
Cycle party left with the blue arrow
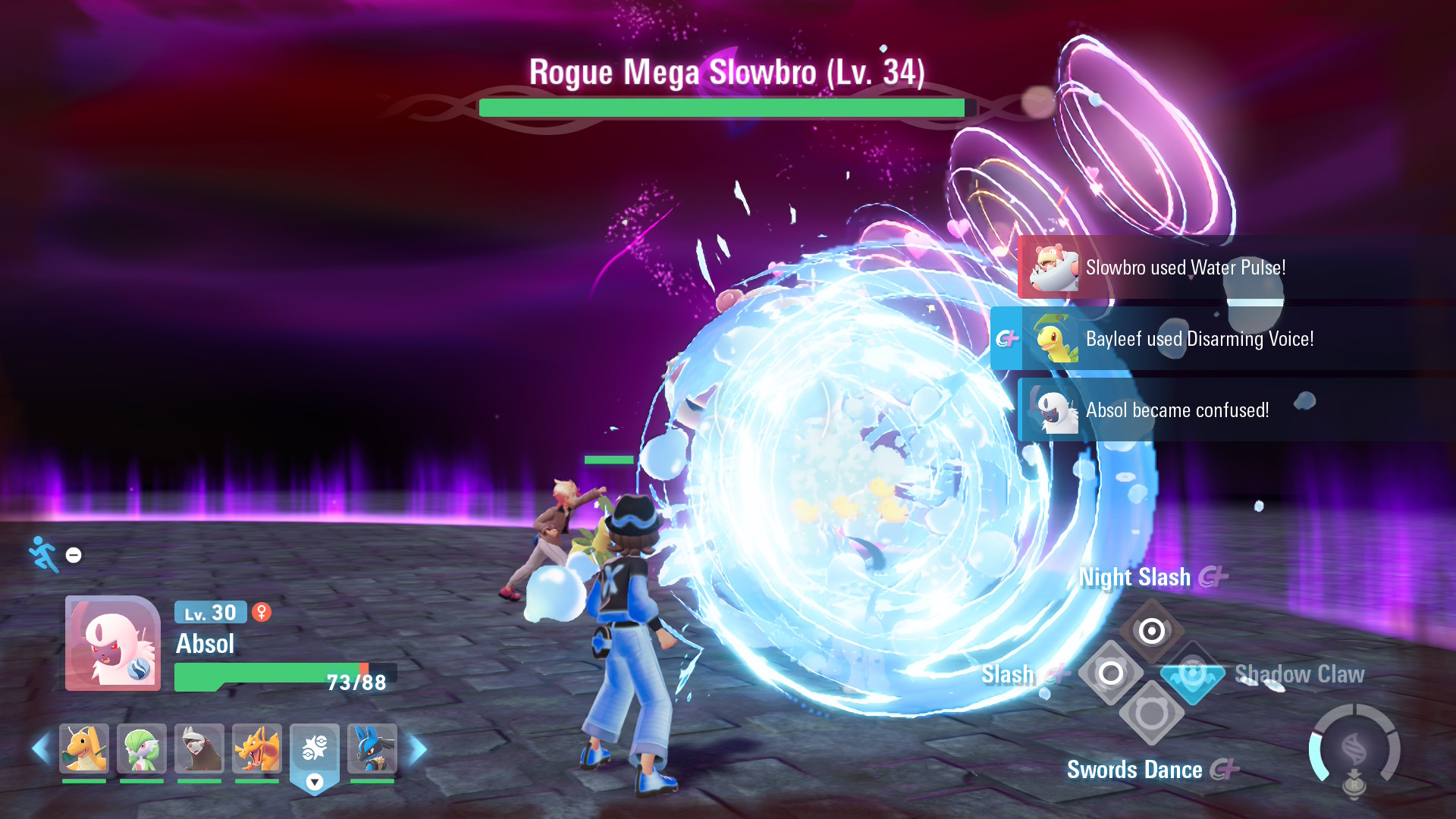[41, 749]
